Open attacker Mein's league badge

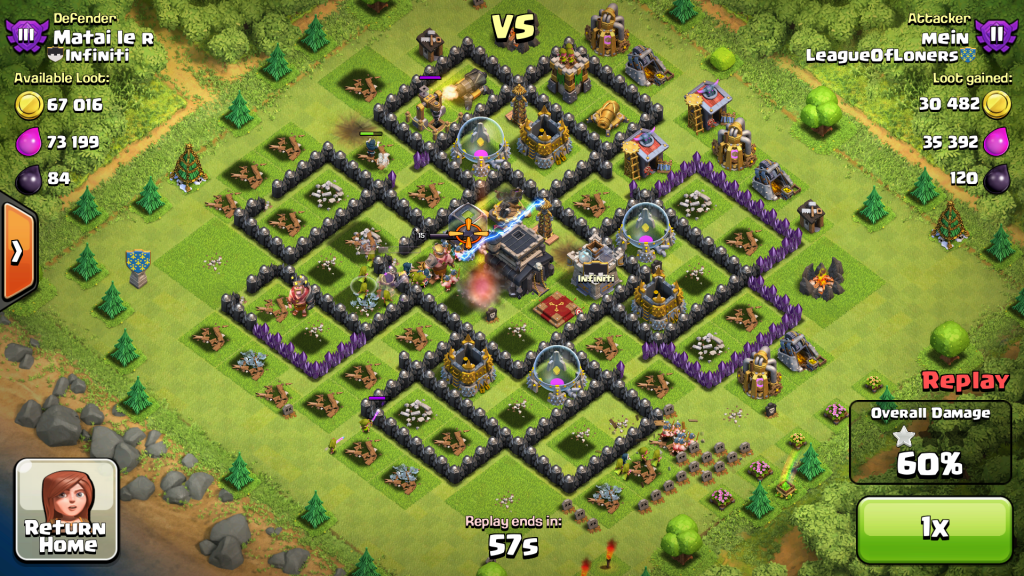click(x=996, y=36)
